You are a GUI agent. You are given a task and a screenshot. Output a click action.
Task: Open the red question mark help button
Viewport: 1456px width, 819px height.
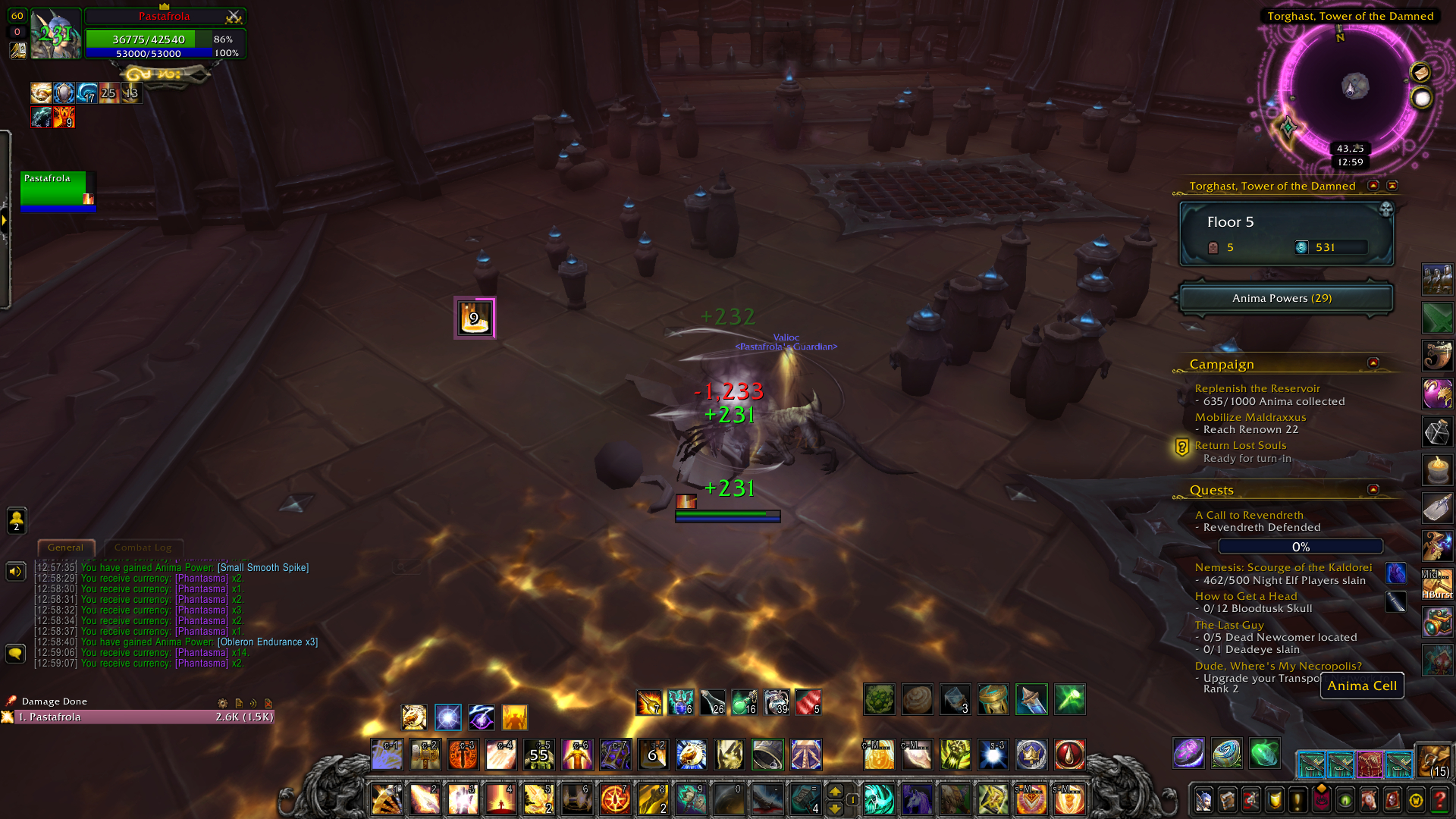[1439, 800]
